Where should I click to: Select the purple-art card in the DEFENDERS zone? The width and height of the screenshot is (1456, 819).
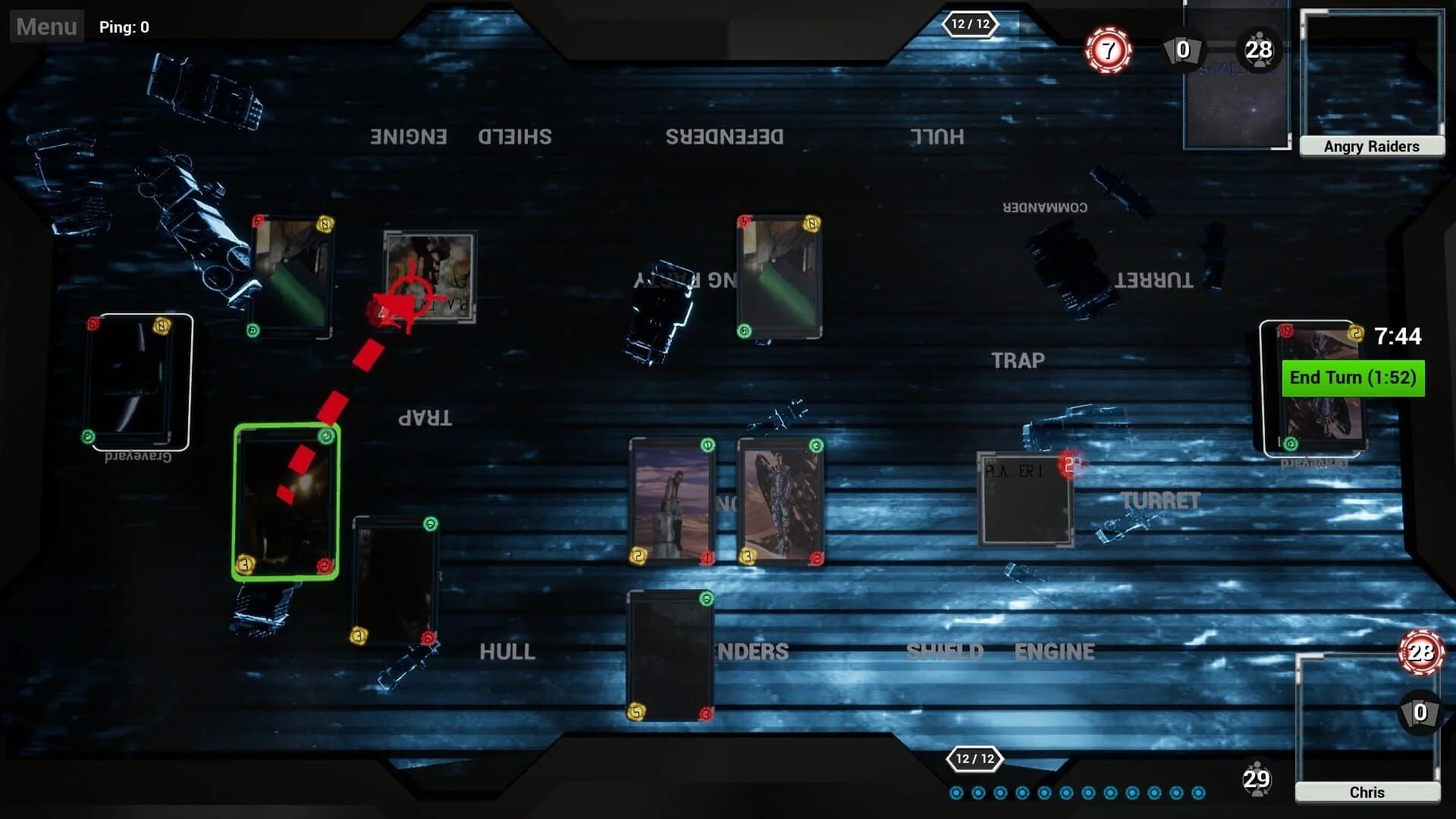click(x=671, y=500)
